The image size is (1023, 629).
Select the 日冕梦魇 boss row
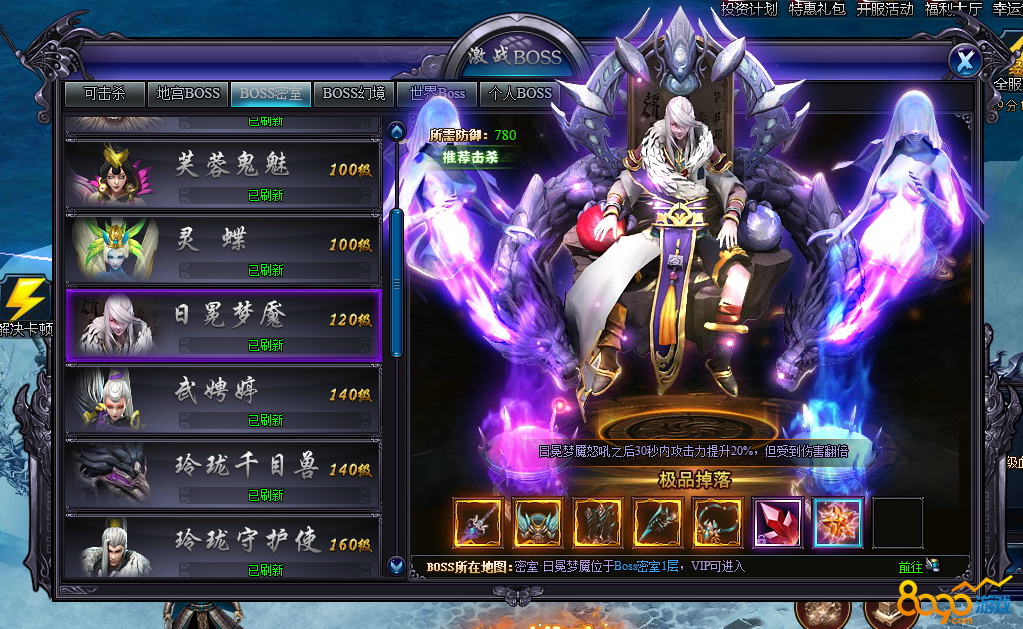[222, 324]
